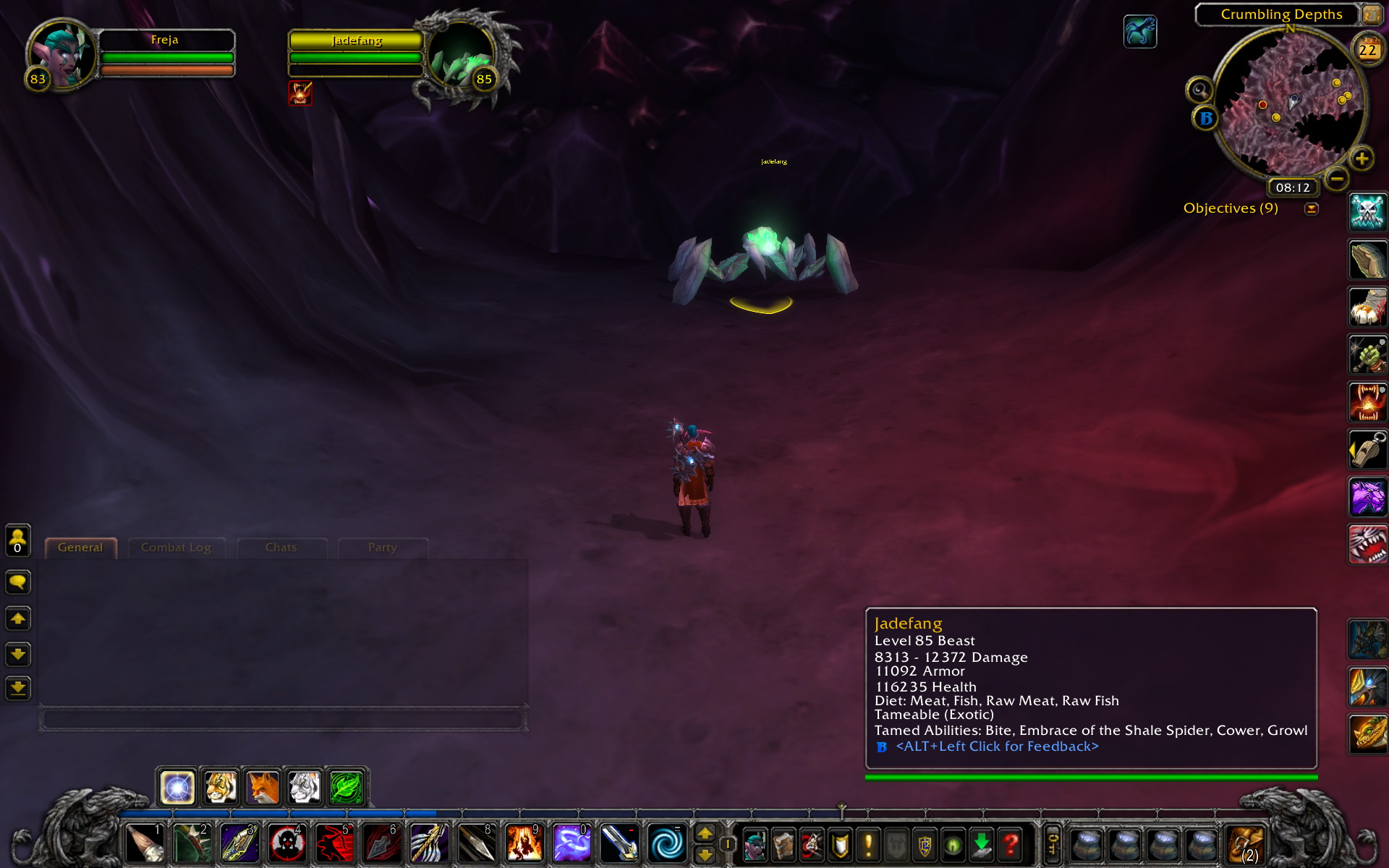
Task: Open the Party chat tab
Action: point(381,548)
